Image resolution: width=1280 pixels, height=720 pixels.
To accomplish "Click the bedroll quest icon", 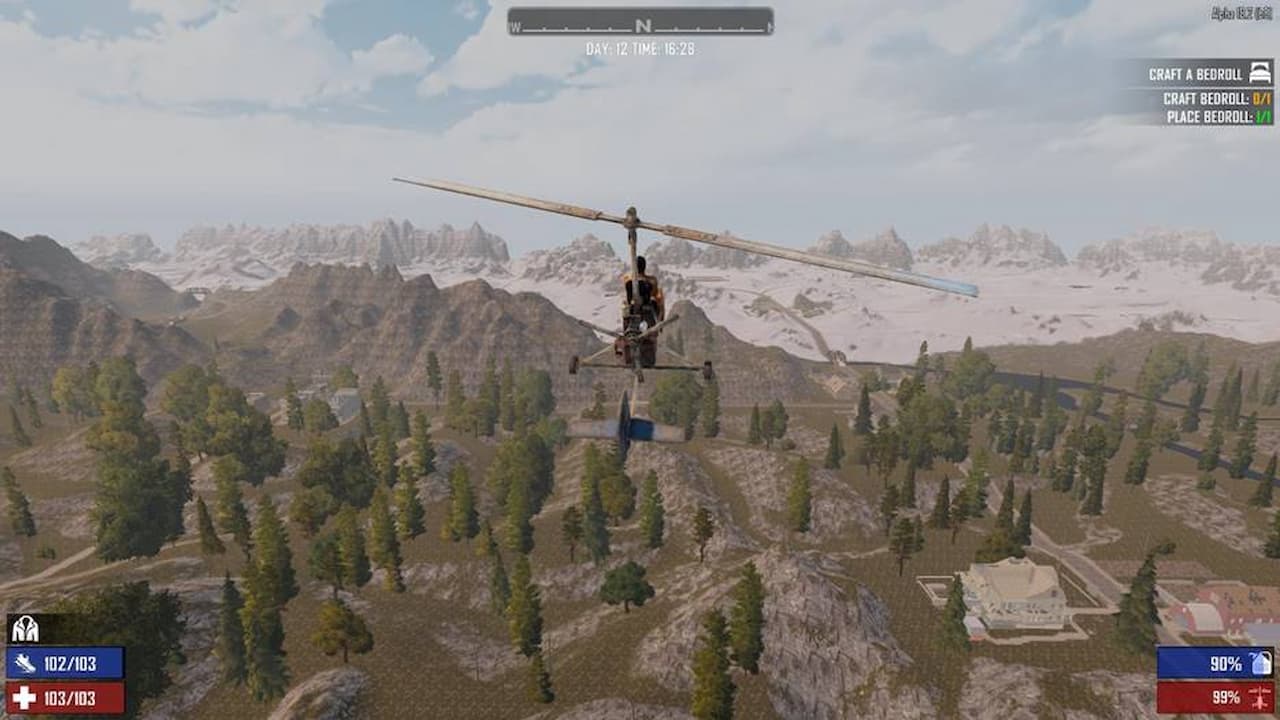I will 1258,72.
